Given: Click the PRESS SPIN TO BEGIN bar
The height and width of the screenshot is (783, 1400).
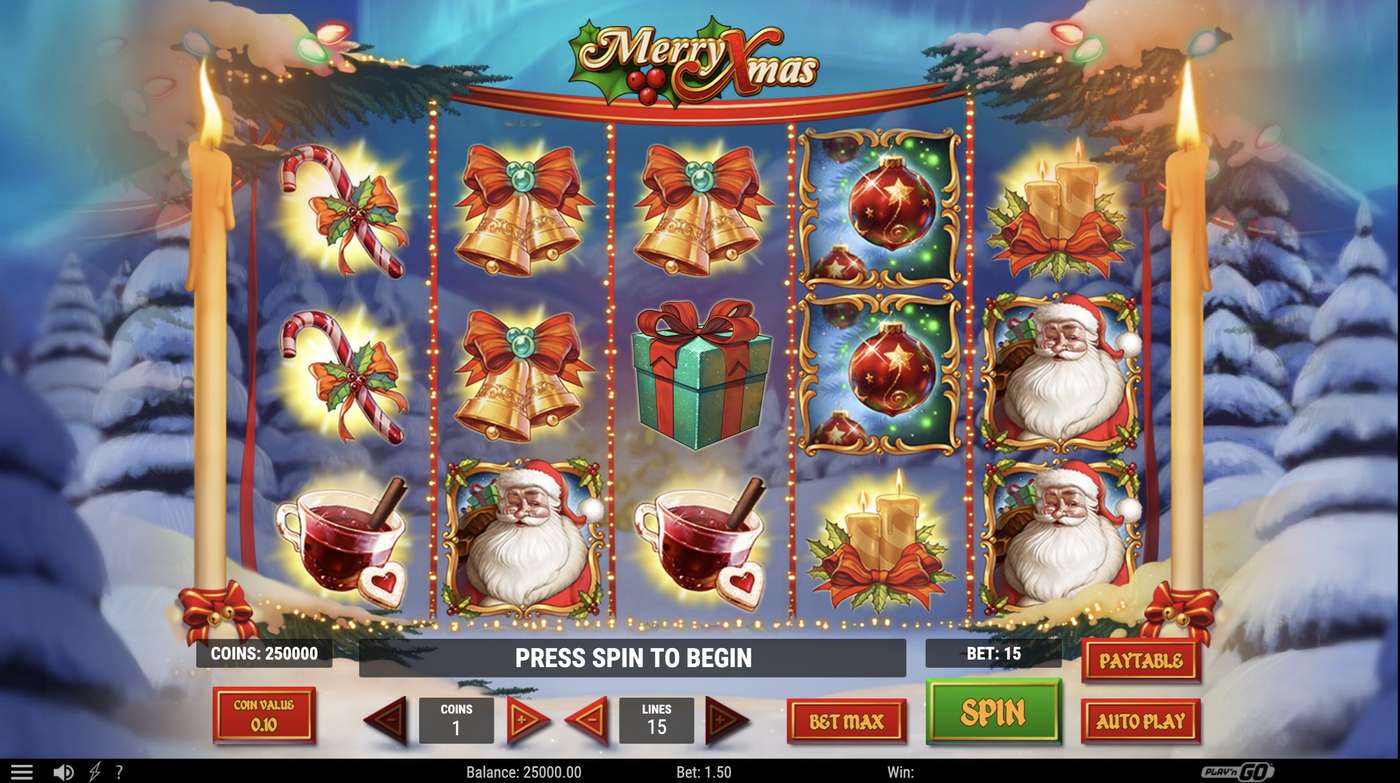Looking at the screenshot, I should click(632, 658).
